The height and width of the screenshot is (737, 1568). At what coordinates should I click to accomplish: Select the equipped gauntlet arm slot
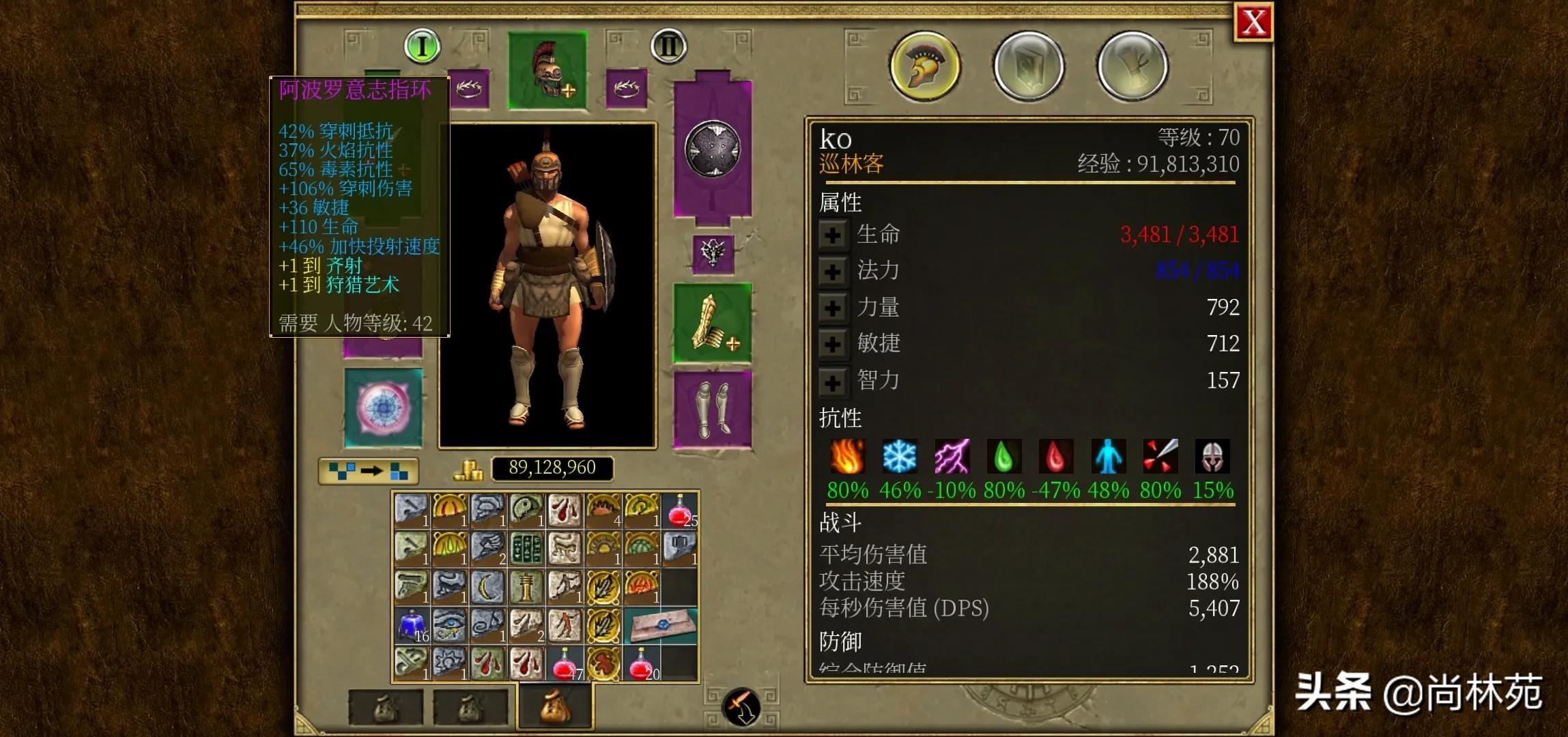[x=713, y=323]
